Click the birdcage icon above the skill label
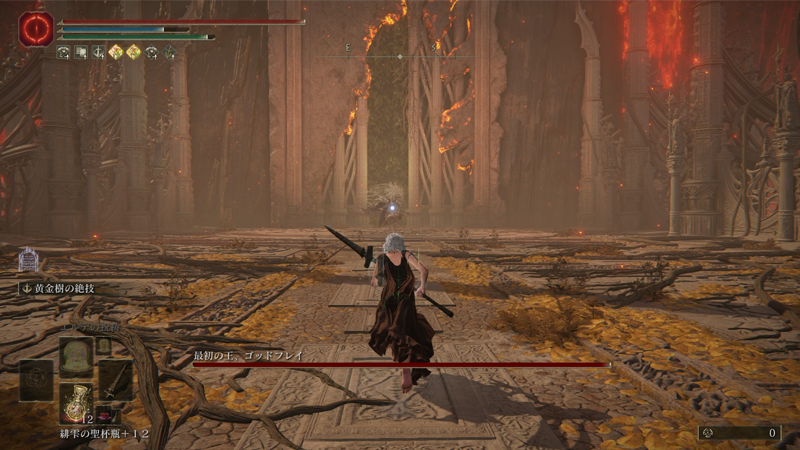This screenshot has width=800, height=450. pos(28,260)
